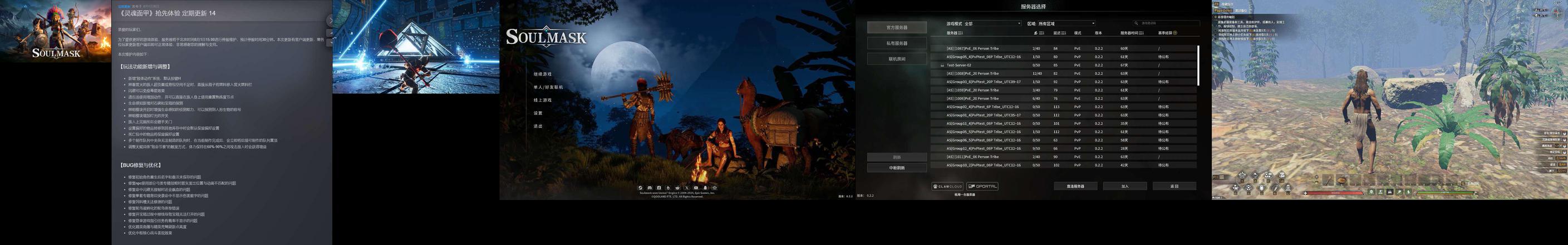Image resolution: width=1568 pixels, height=245 pixels.
Task: Click the 直连服务器 direct connect button
Action: [1075, 186]
